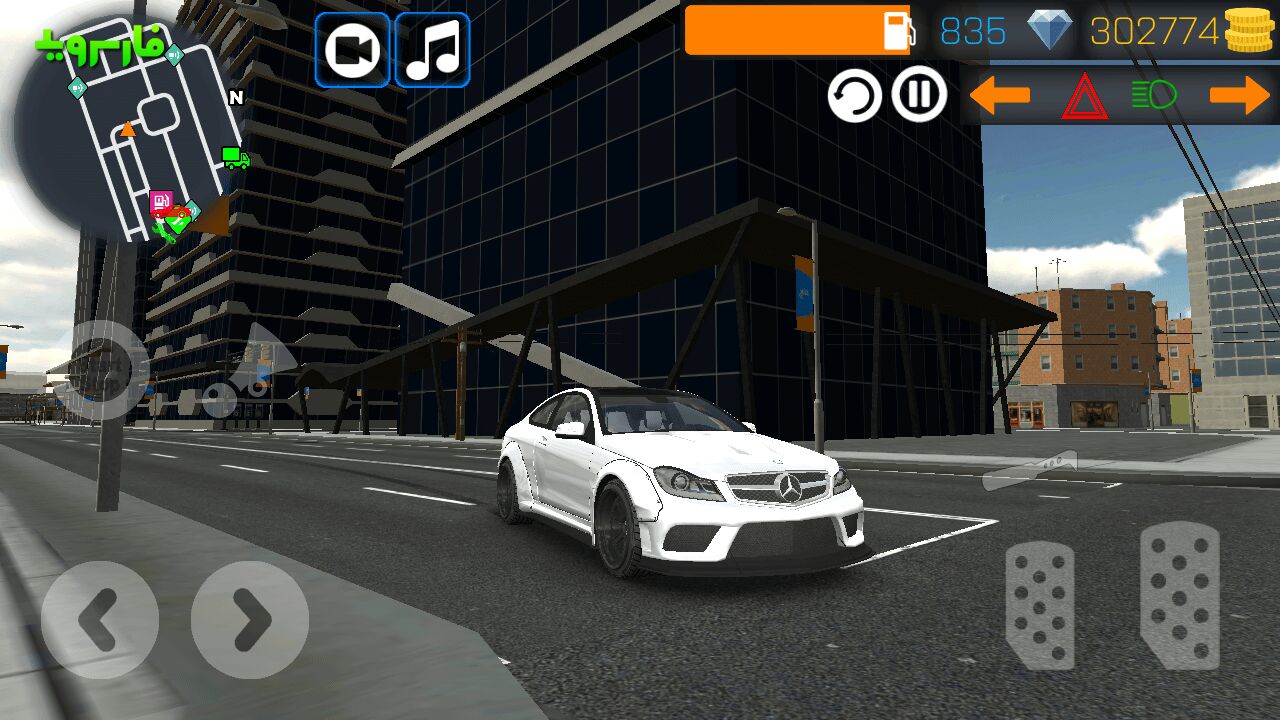Select the green truck marker on minimap
This screenshot has height=720, width=1280.
236,157
